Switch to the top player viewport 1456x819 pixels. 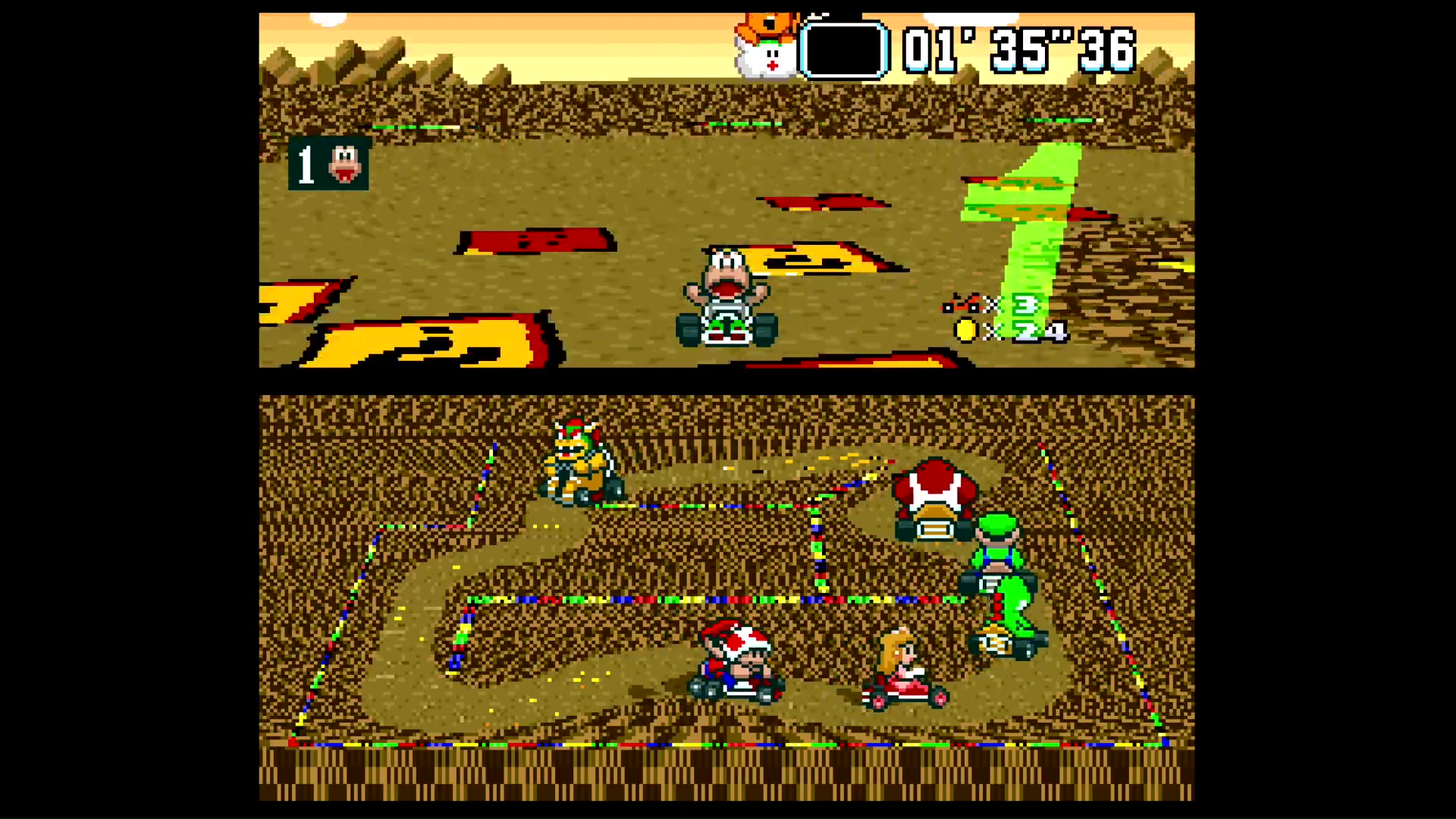[x=726, y=190]
